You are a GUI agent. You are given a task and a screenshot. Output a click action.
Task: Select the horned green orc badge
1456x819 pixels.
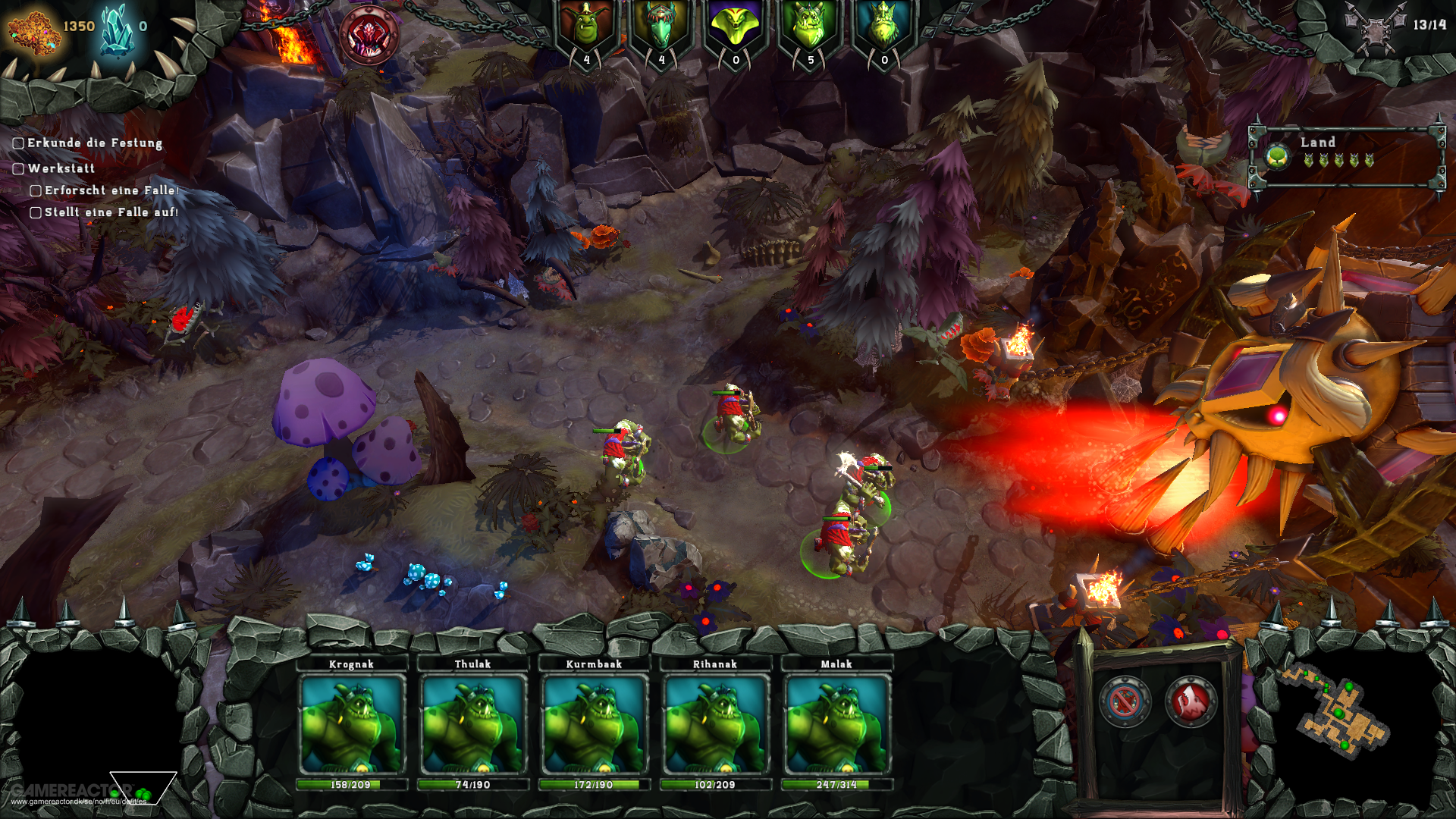click(x=809, y=29)
